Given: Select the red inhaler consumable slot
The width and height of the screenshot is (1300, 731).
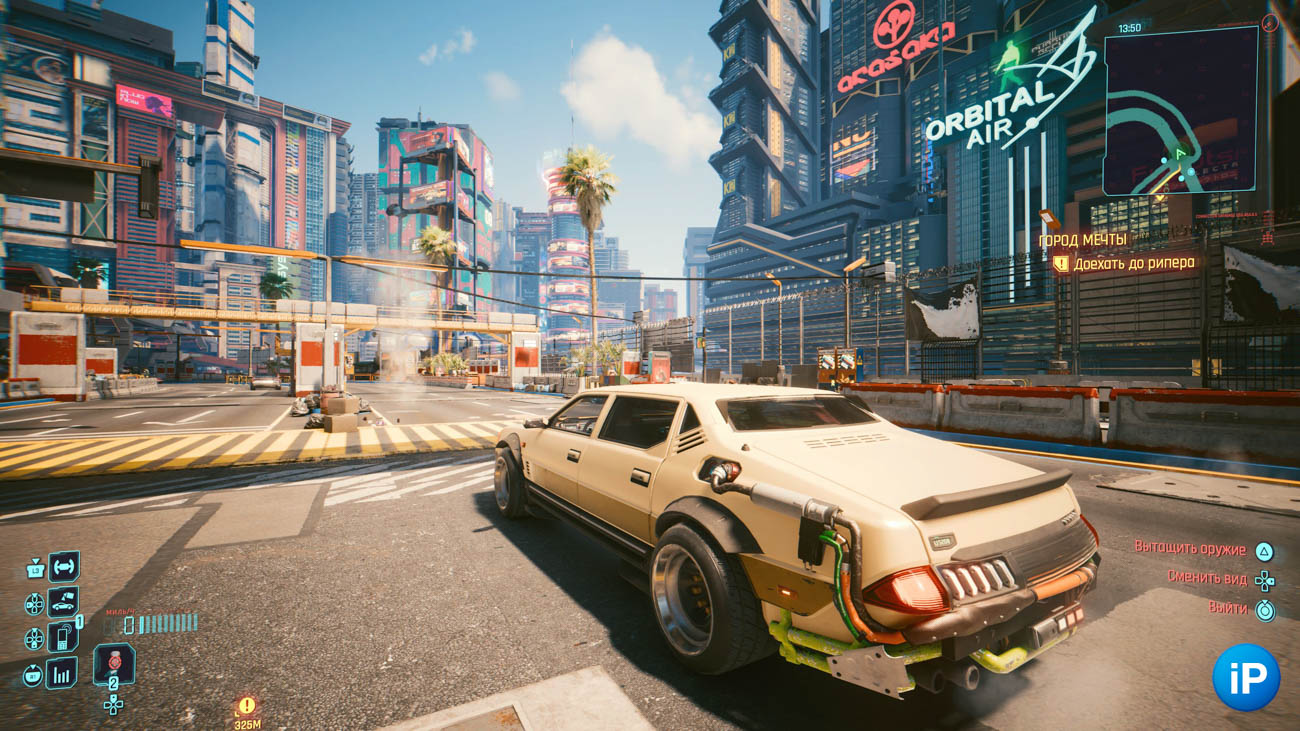Looking at the screenshot, I should point(114,664).
